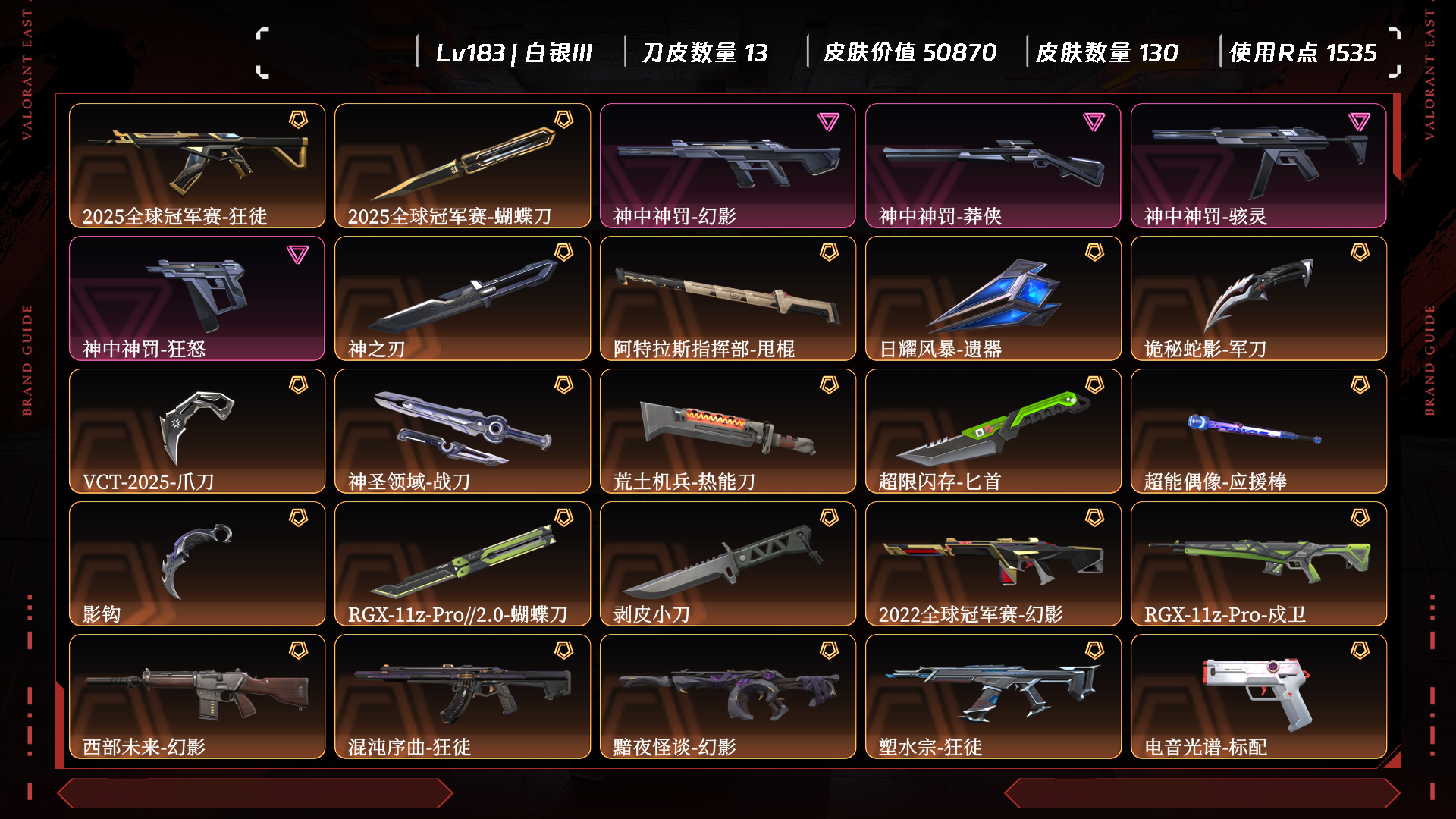The width and height of the screenshot is (1456, 819).
Task: Select the 超能偶像-应援棒 card
Action: pyautogui.click(x=1259, y=431)
